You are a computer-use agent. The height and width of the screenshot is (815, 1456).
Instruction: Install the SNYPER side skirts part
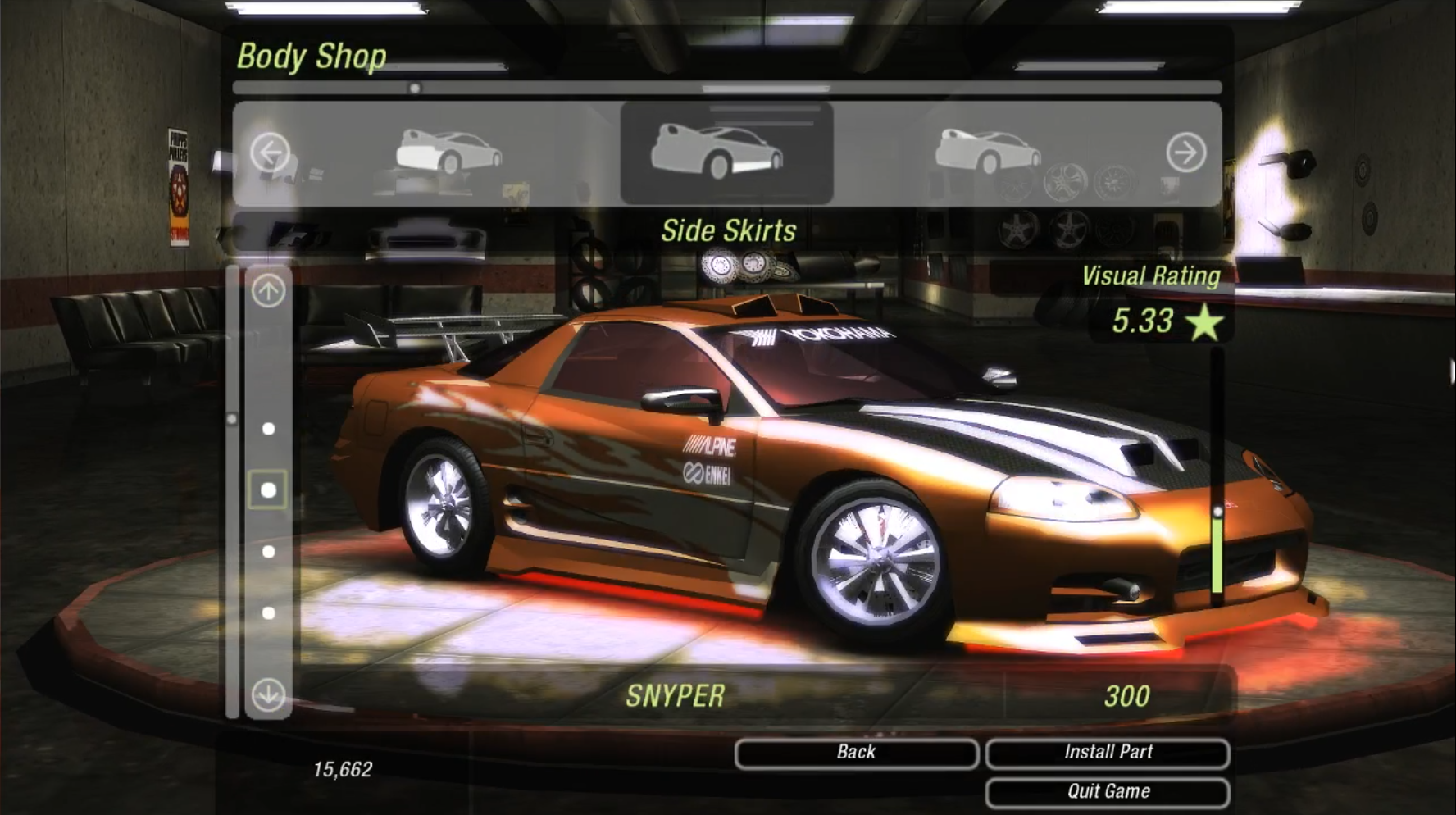click(x=1107, y=753)
